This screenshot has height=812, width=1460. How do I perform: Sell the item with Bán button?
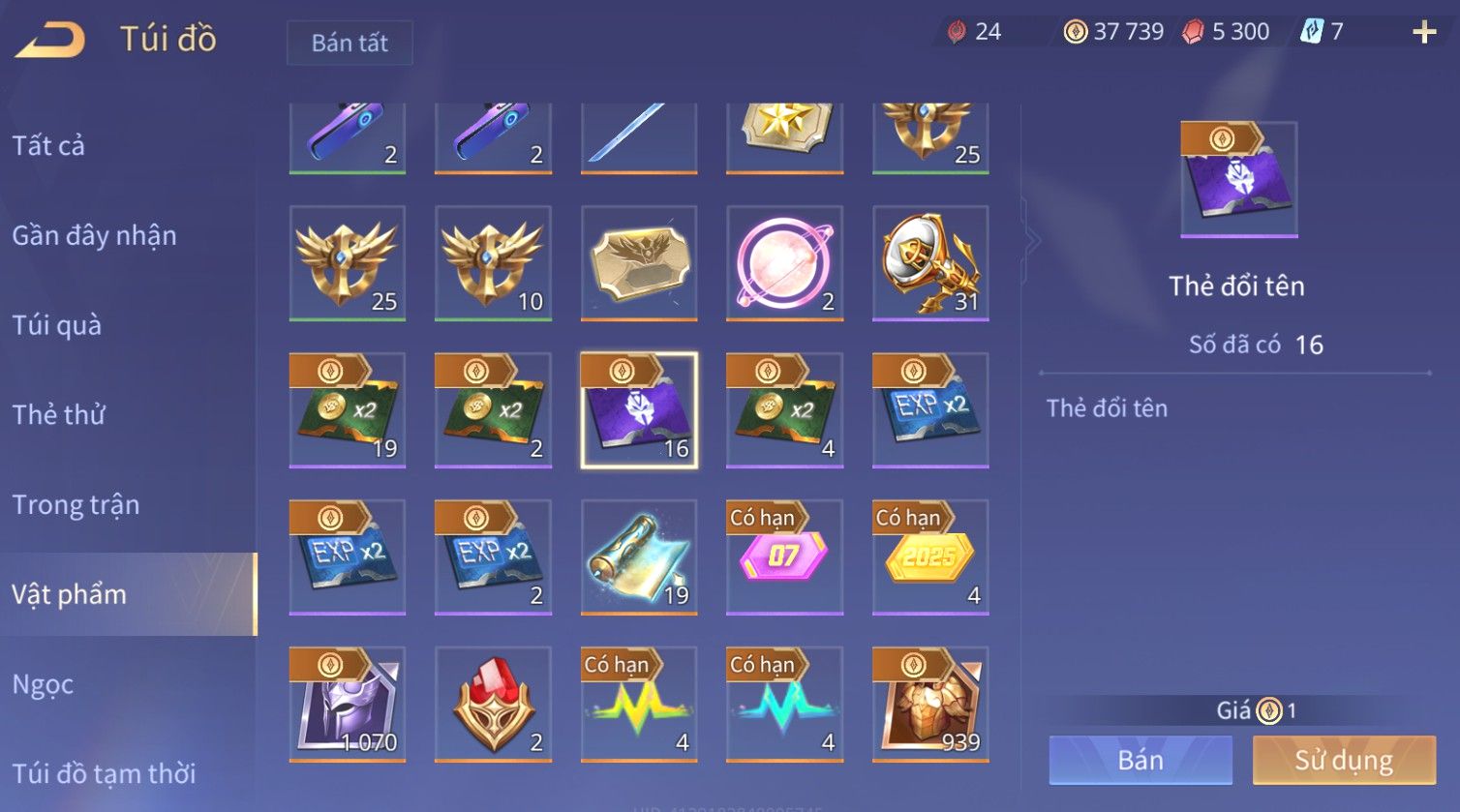pos(1141,760)
